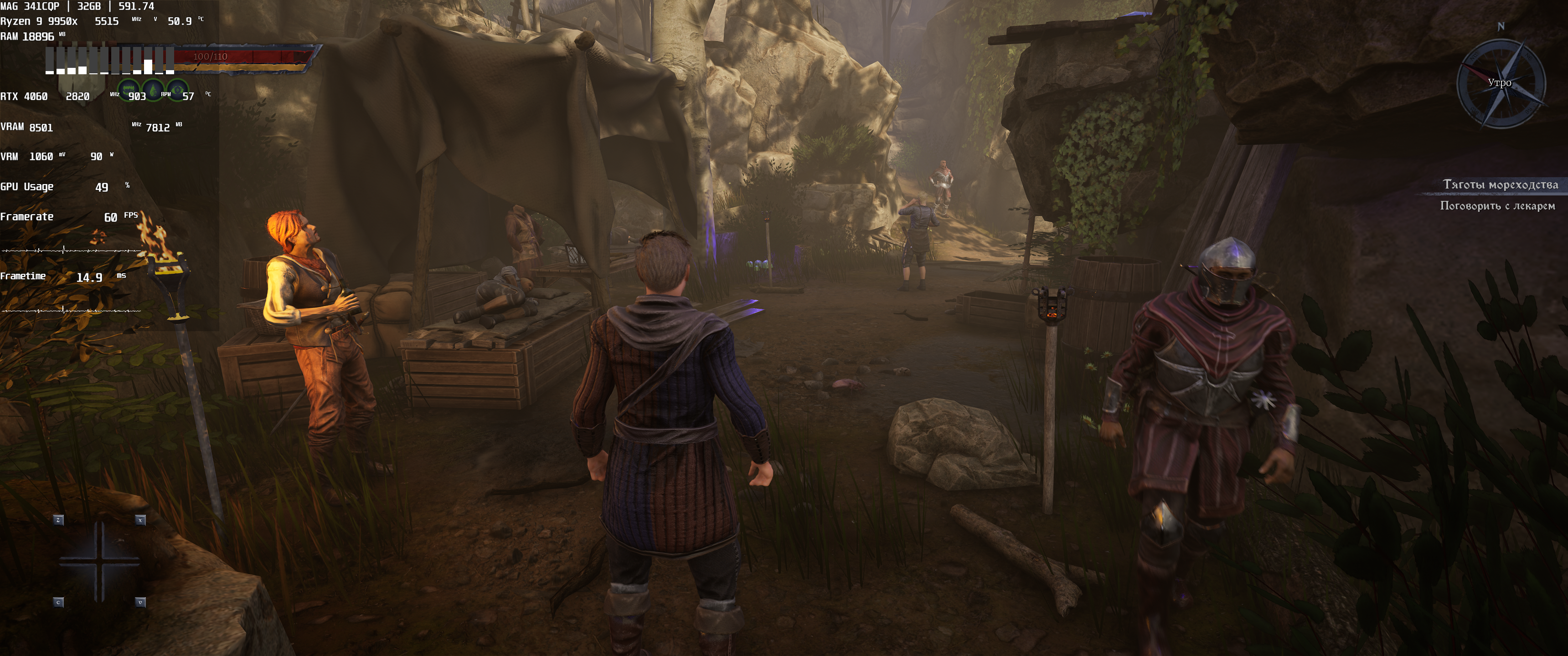
Task: Open the Тяготы мореходства quest tracker
Action: [1500, 184]
